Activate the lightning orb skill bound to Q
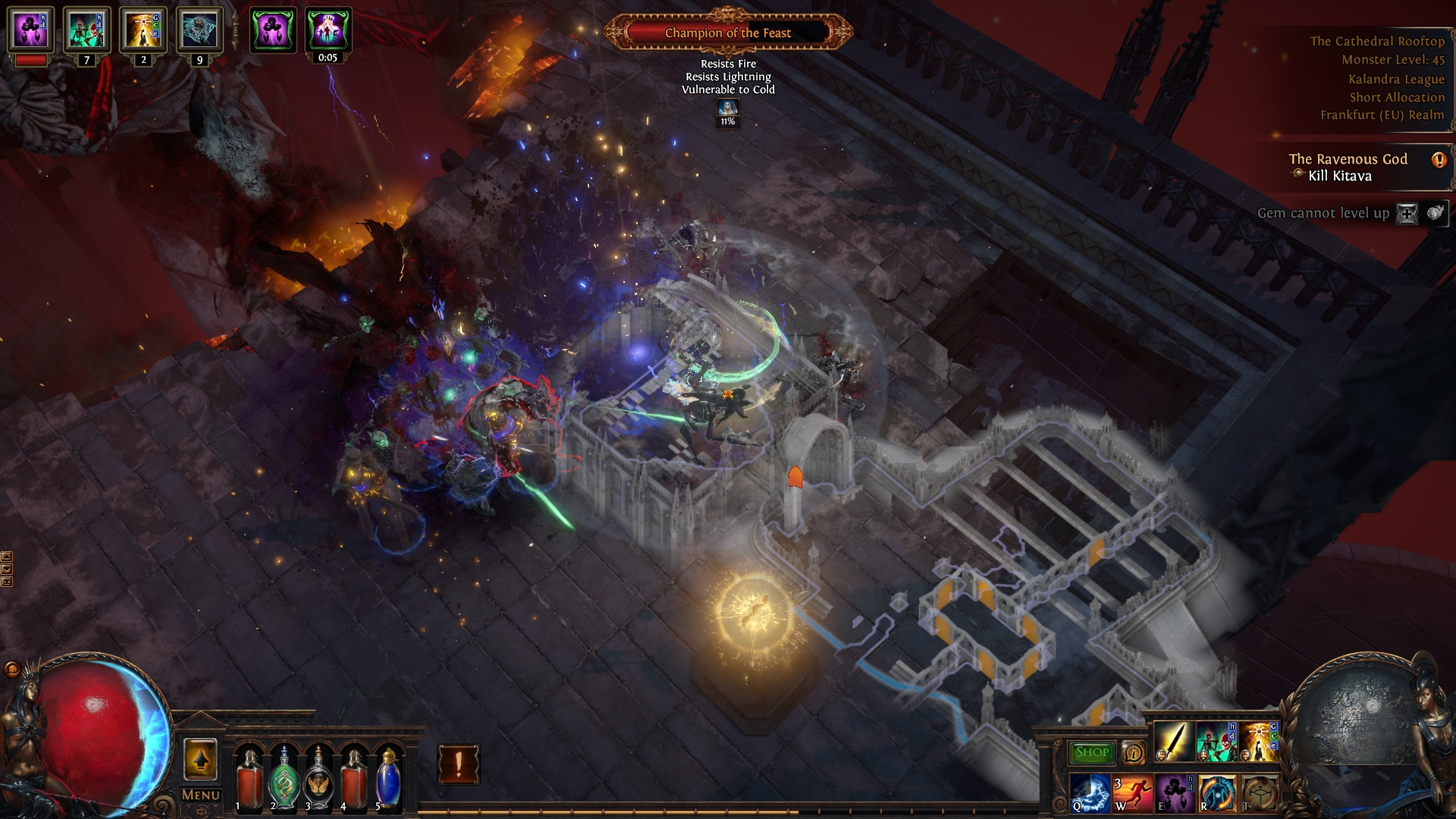 [x=1090, y=792]
